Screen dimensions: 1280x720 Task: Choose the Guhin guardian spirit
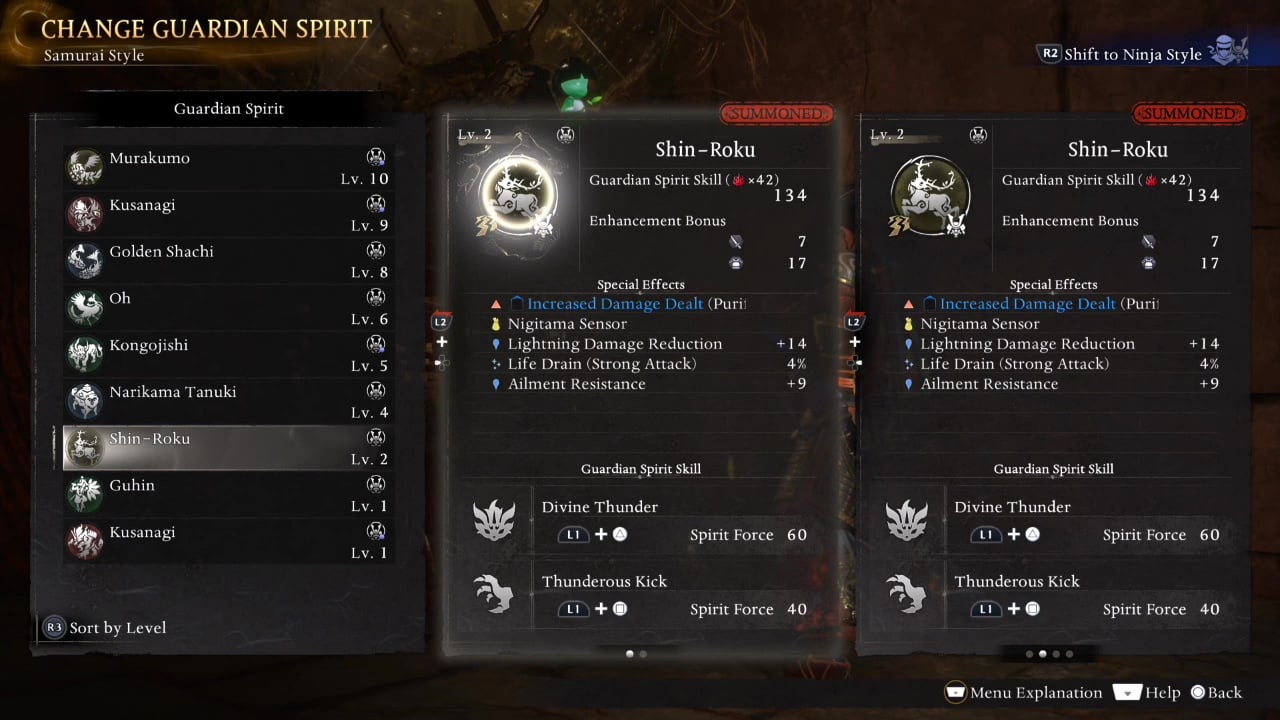228,496
